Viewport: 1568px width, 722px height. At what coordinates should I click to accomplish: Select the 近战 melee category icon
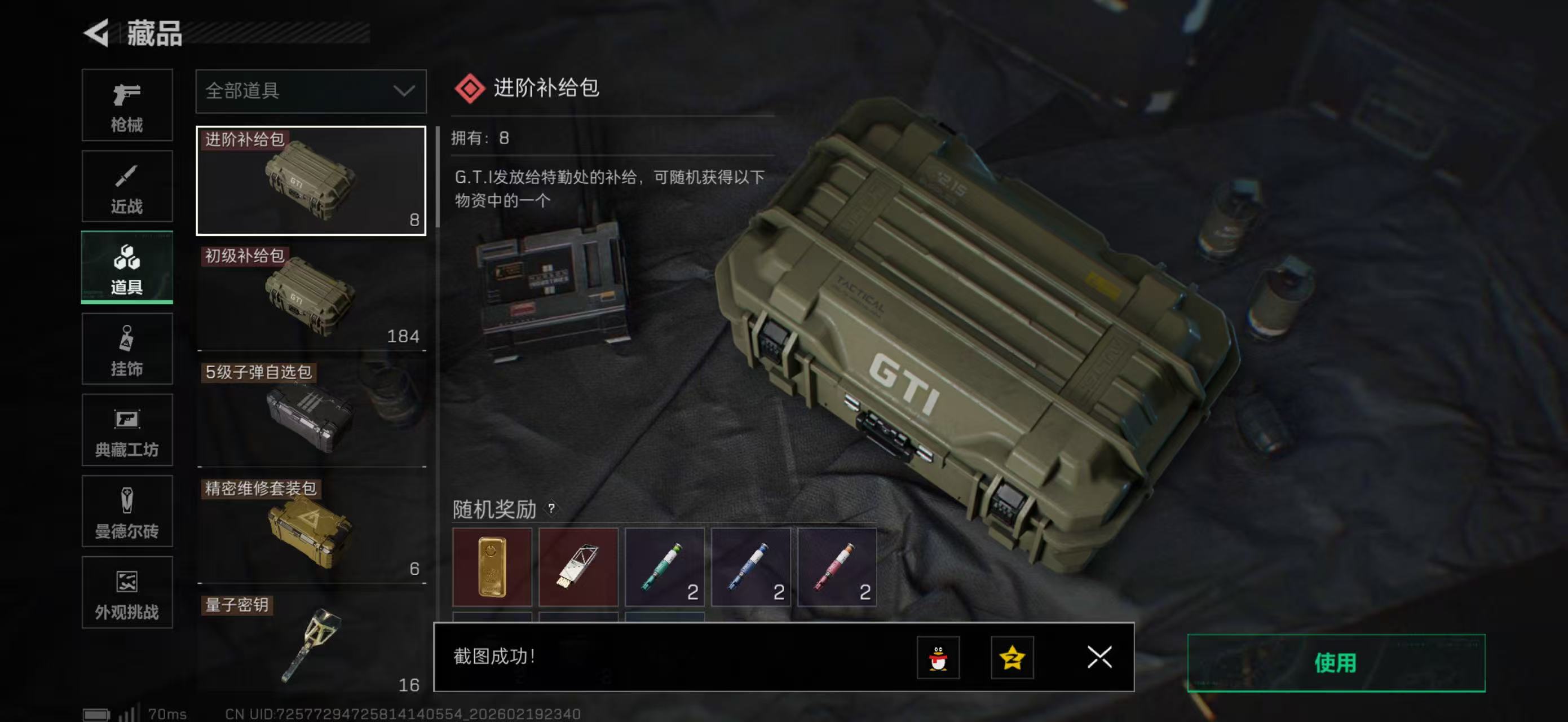click(x=127, y=186)
